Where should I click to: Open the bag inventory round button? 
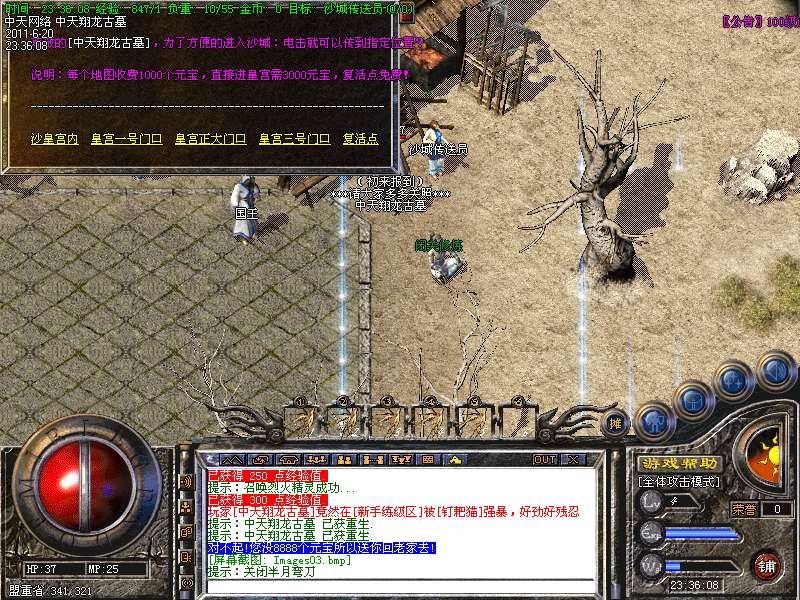pos(694,398)
